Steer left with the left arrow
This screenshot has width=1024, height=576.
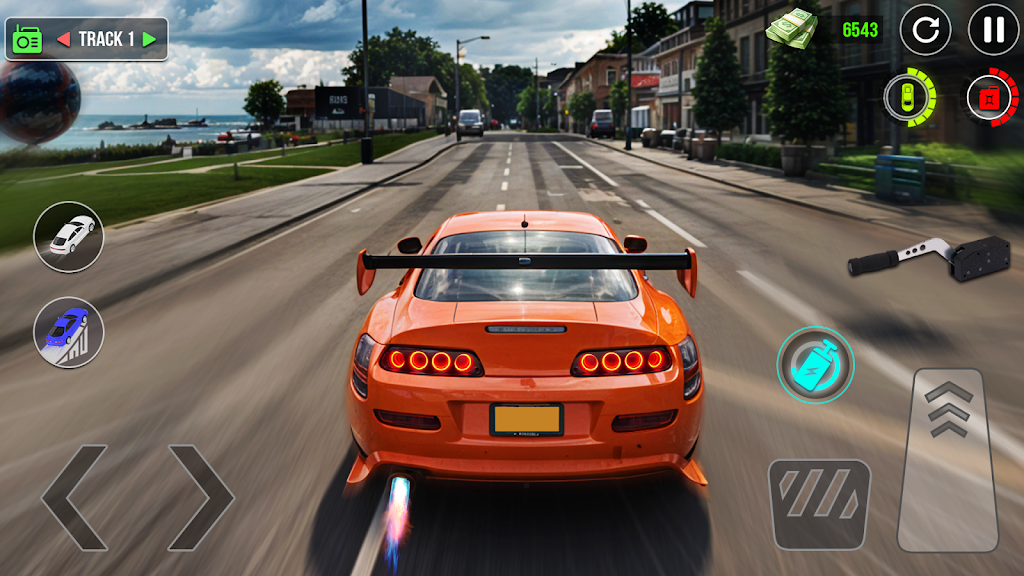(x=75, y=497)
